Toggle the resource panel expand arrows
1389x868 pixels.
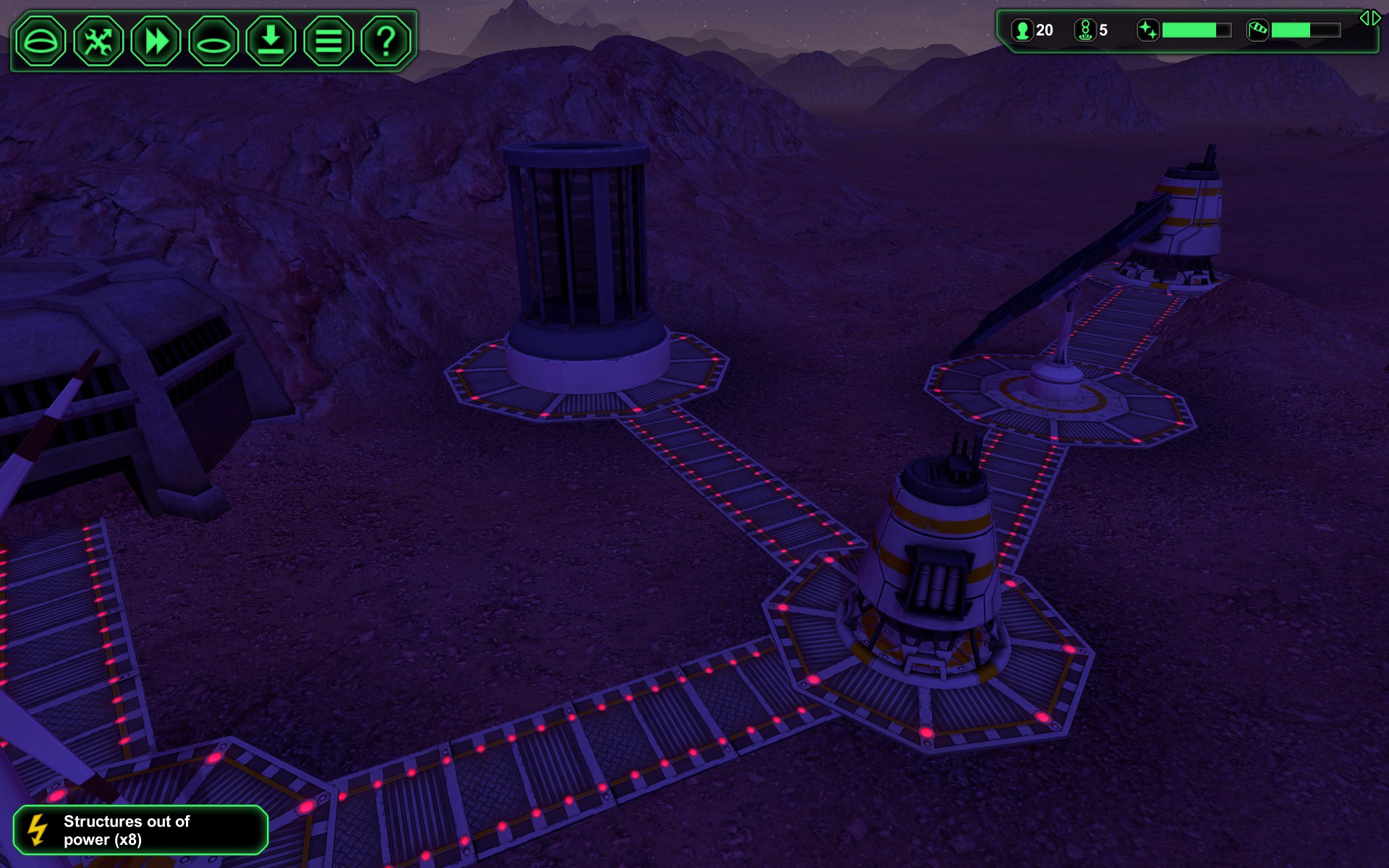(1369, 18)
